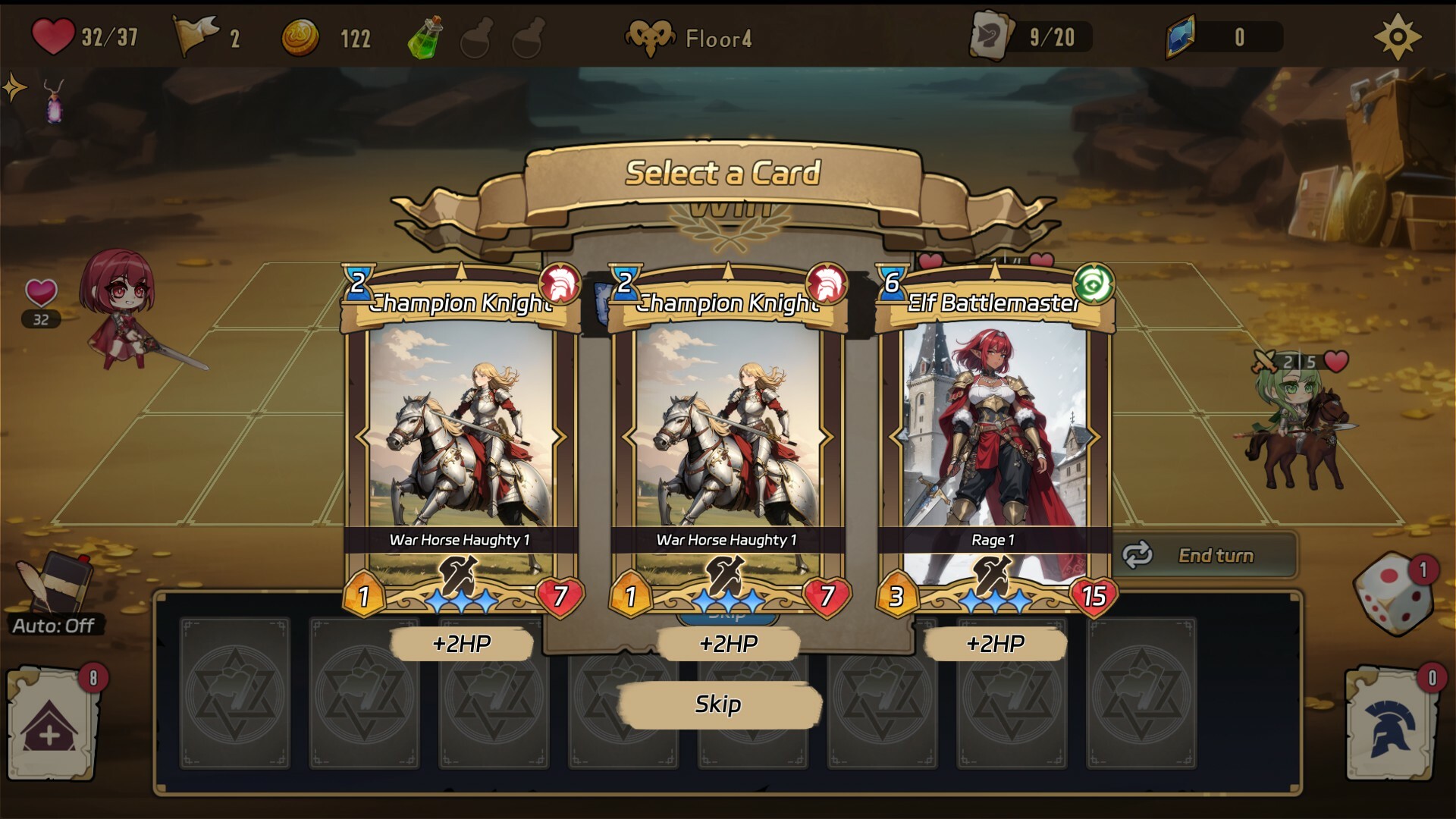
Task: Click the End turn button
Action: click(x=1216, y=556)
